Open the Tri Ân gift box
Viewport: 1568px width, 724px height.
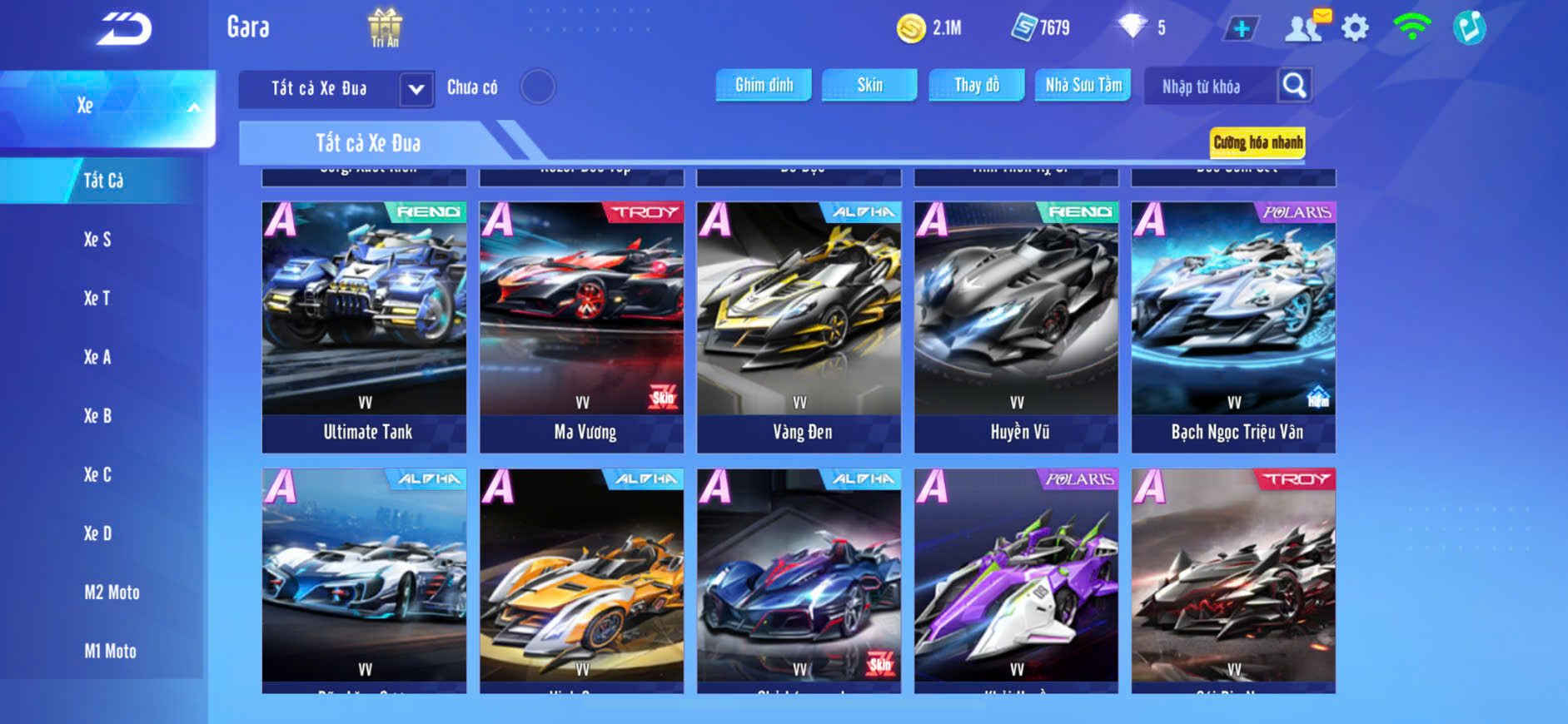pyautogui.click(x=385, y=27)
